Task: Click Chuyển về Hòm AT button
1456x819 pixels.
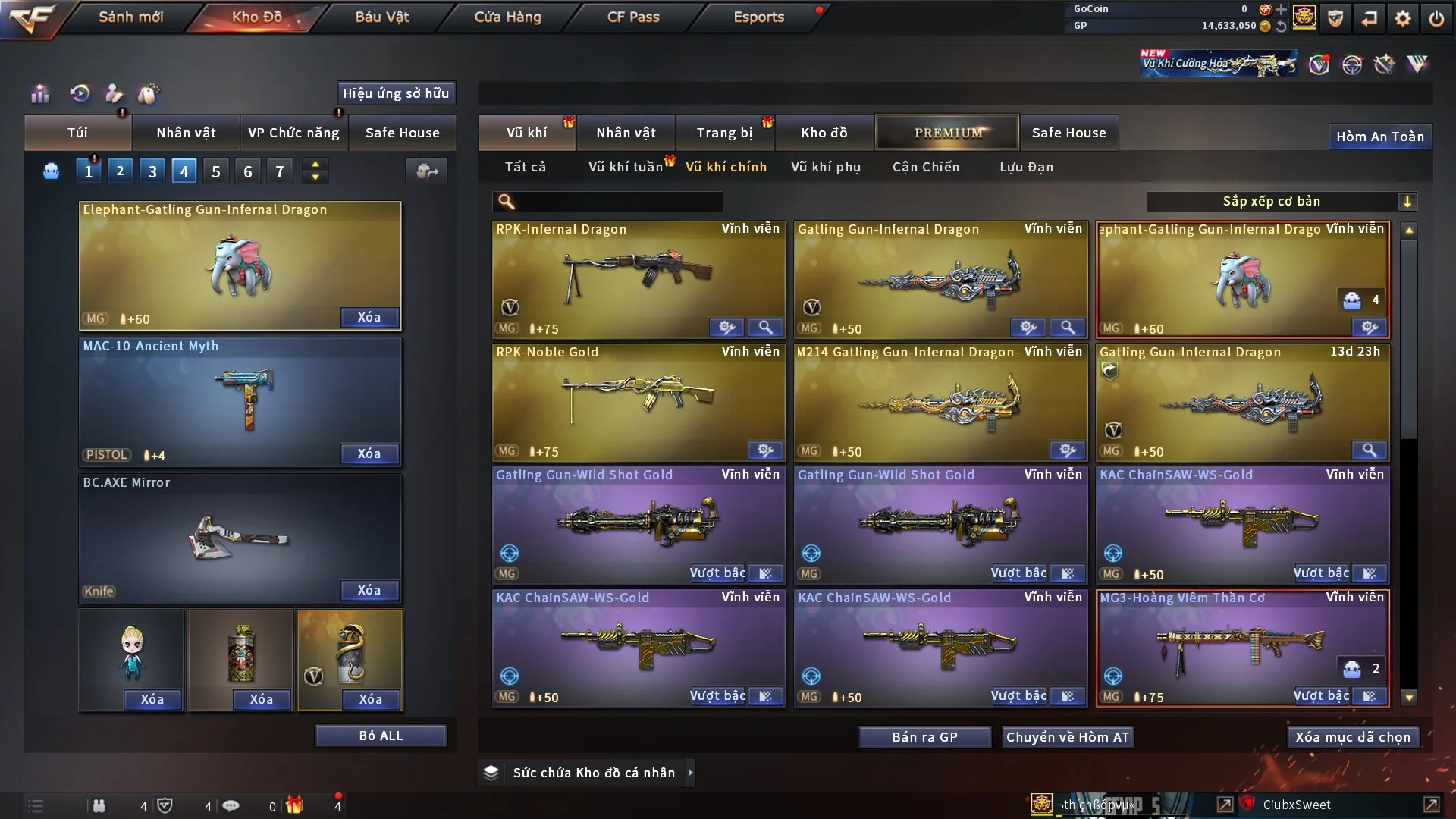Action: [x=1068, y=737]
